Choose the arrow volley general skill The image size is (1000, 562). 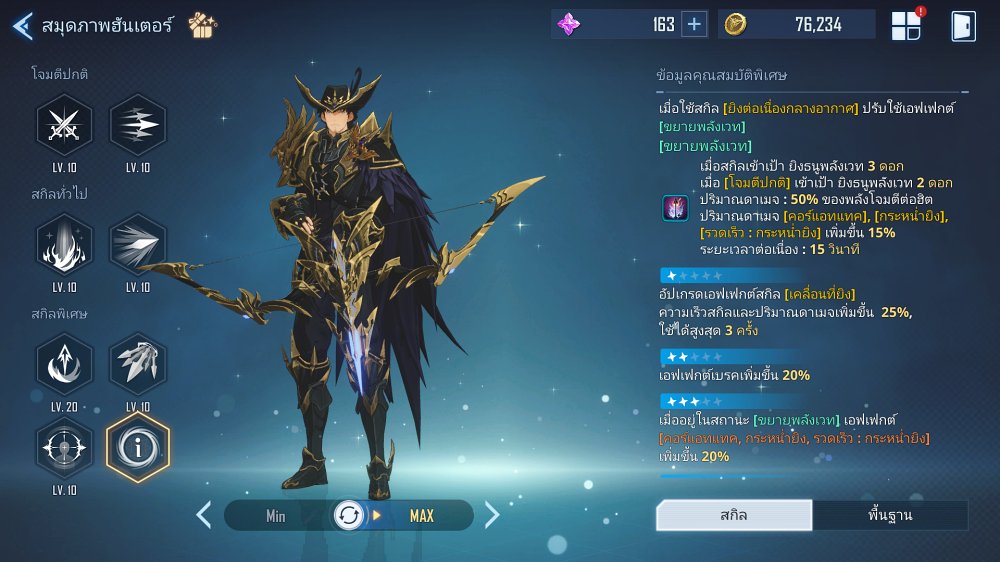[138, 245]
